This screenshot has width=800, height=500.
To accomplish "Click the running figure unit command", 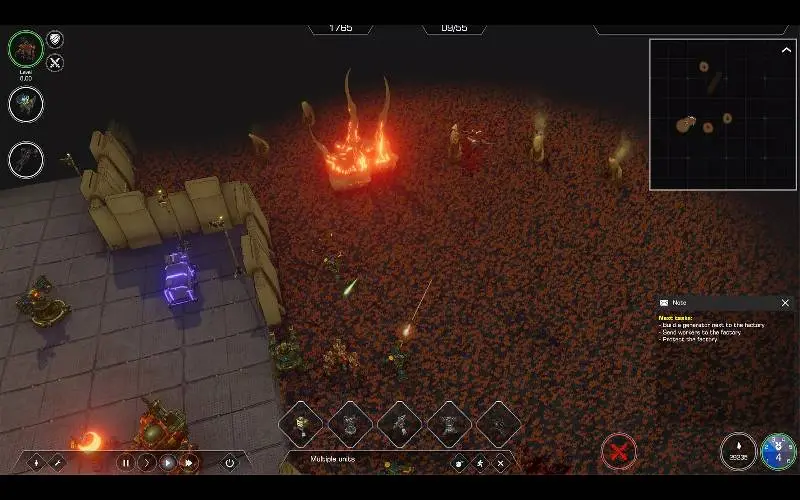I will tap(480, 463).
